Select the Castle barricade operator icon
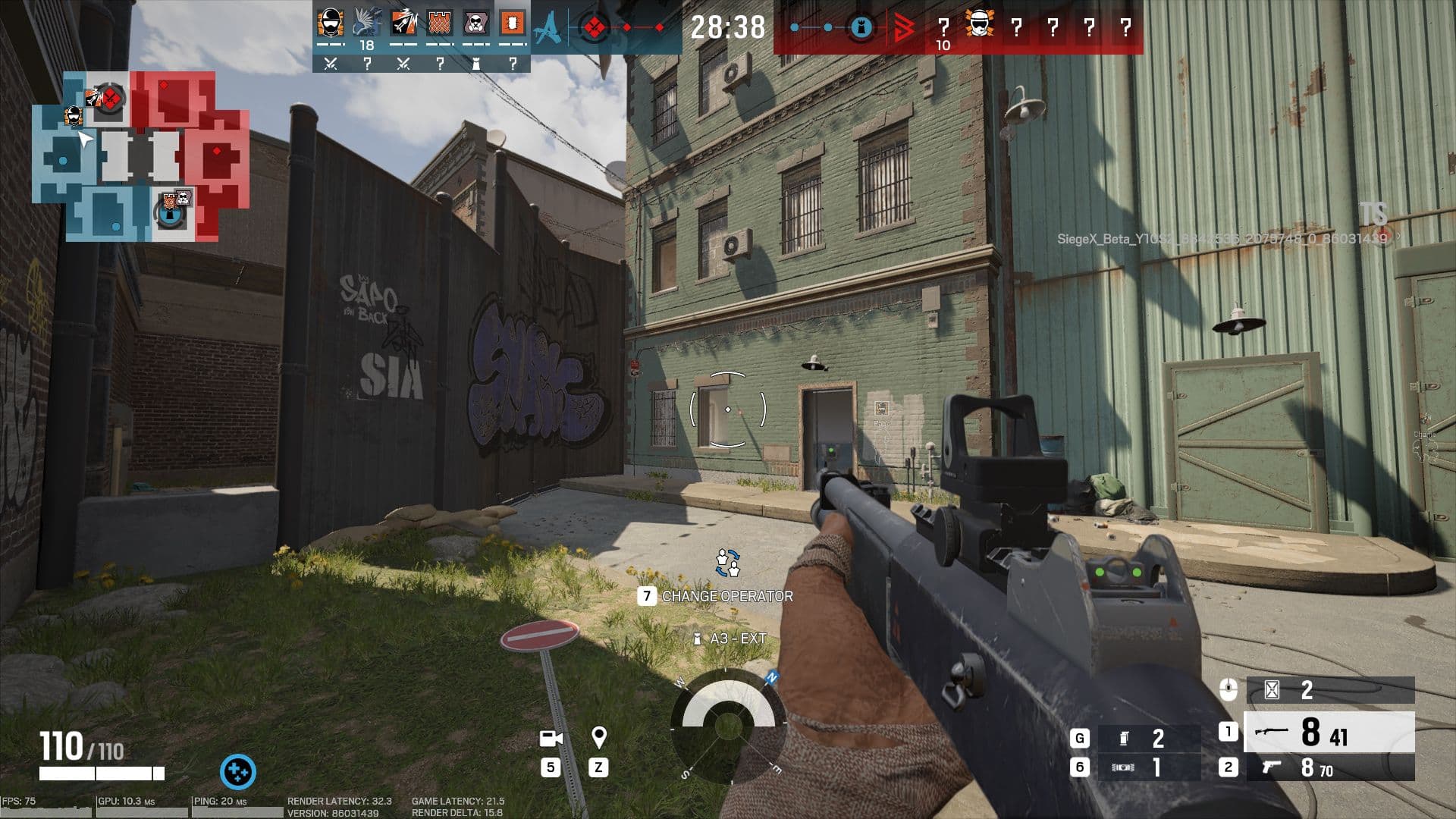Image resolution: width=1456 pixels, height=819 pixels. point(439,23)
